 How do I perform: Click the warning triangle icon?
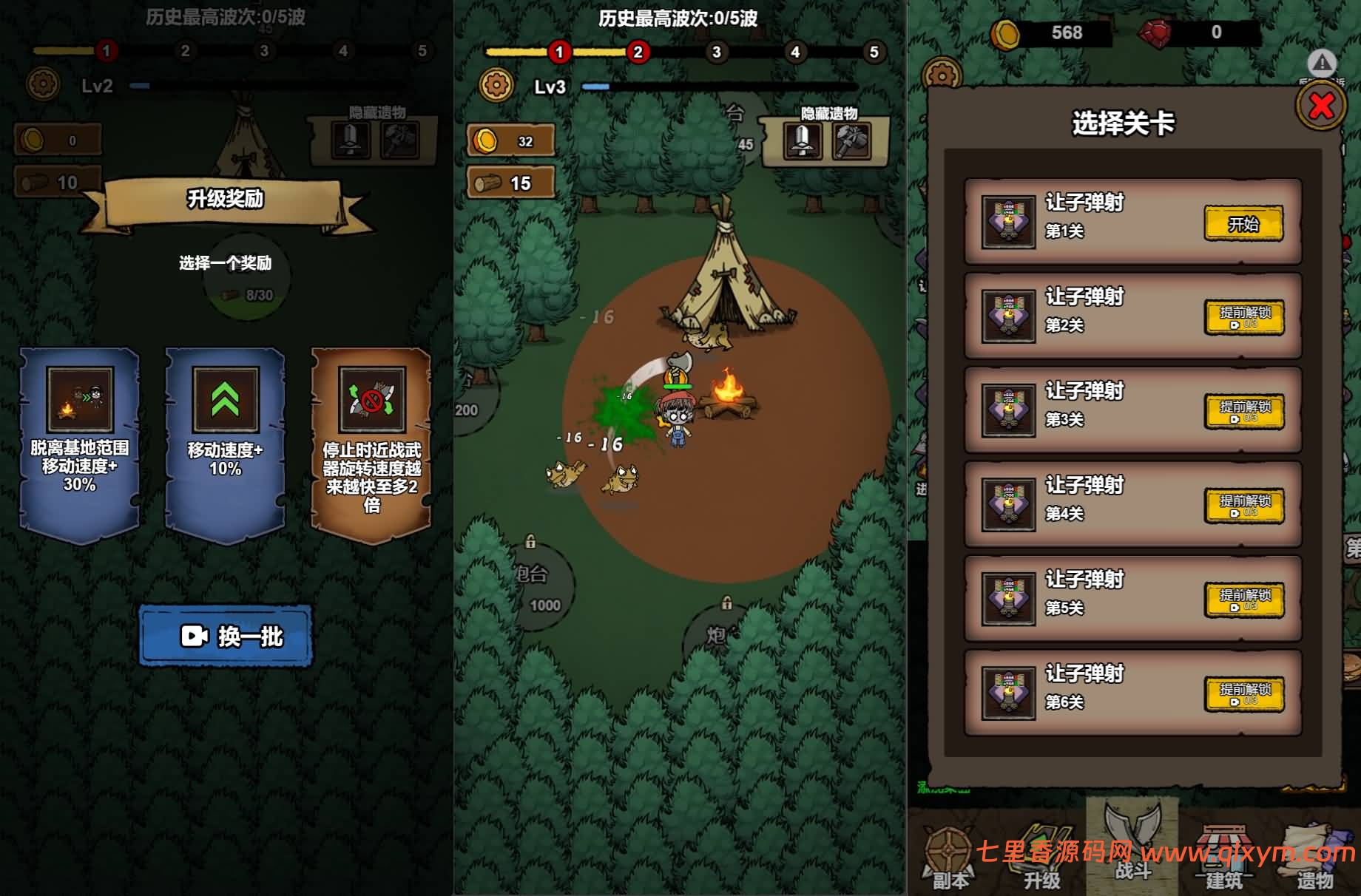click(1322, 64)
